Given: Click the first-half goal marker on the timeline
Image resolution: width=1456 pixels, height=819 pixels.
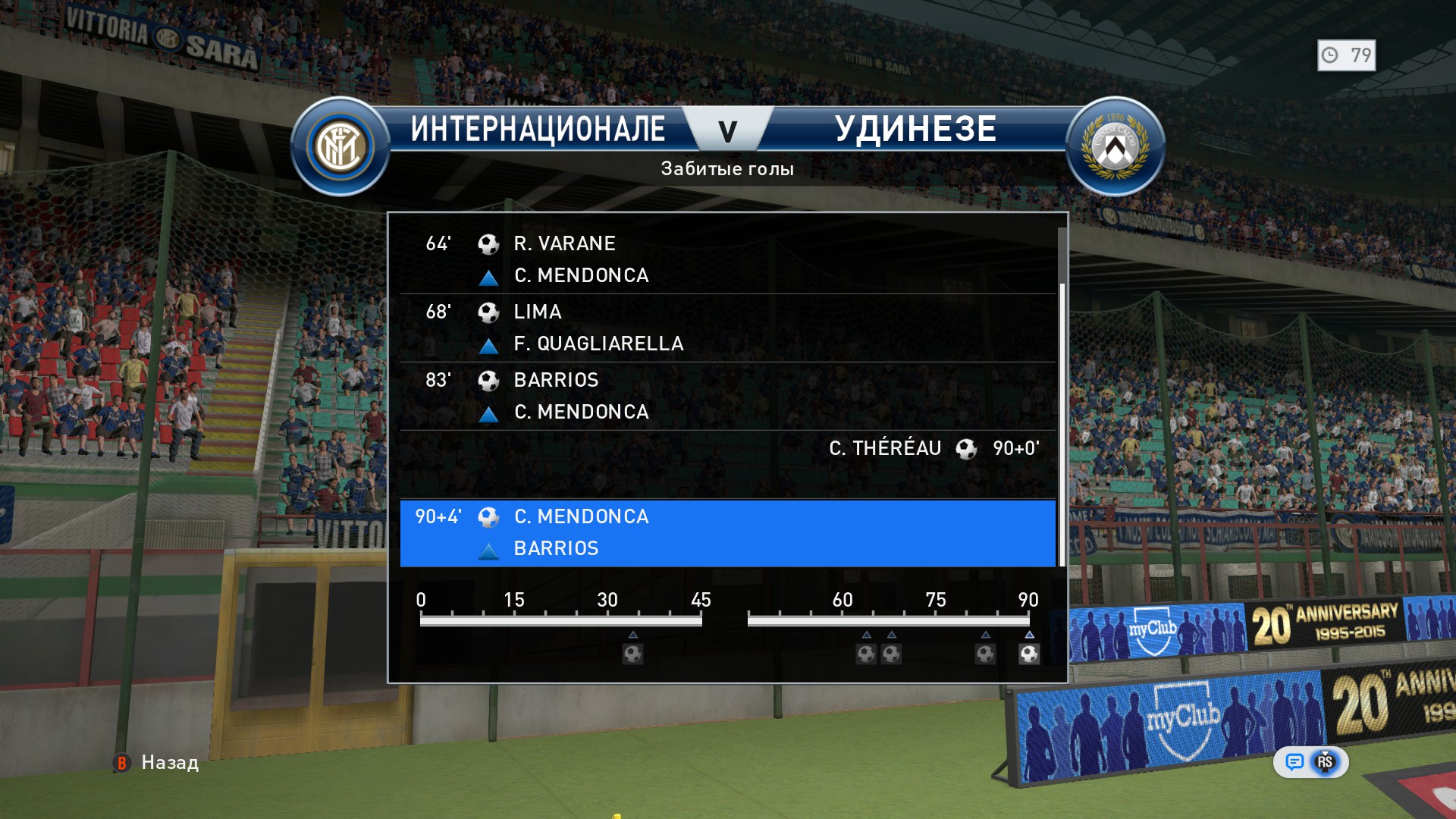Looking at the screenshot, I should pos(632,654).
